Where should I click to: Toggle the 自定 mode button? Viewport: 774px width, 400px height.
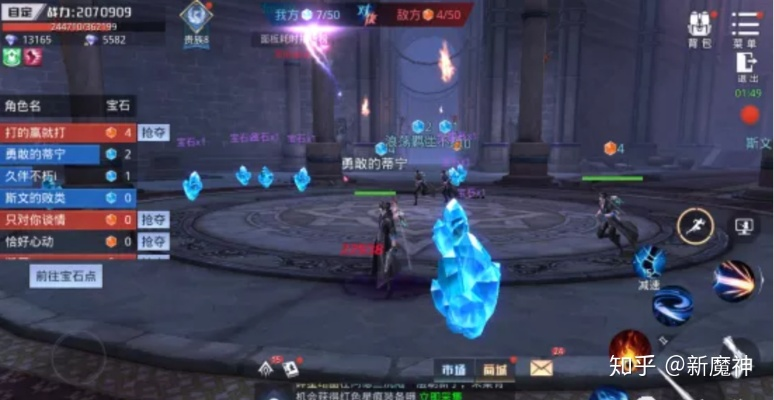coord(18,13)
